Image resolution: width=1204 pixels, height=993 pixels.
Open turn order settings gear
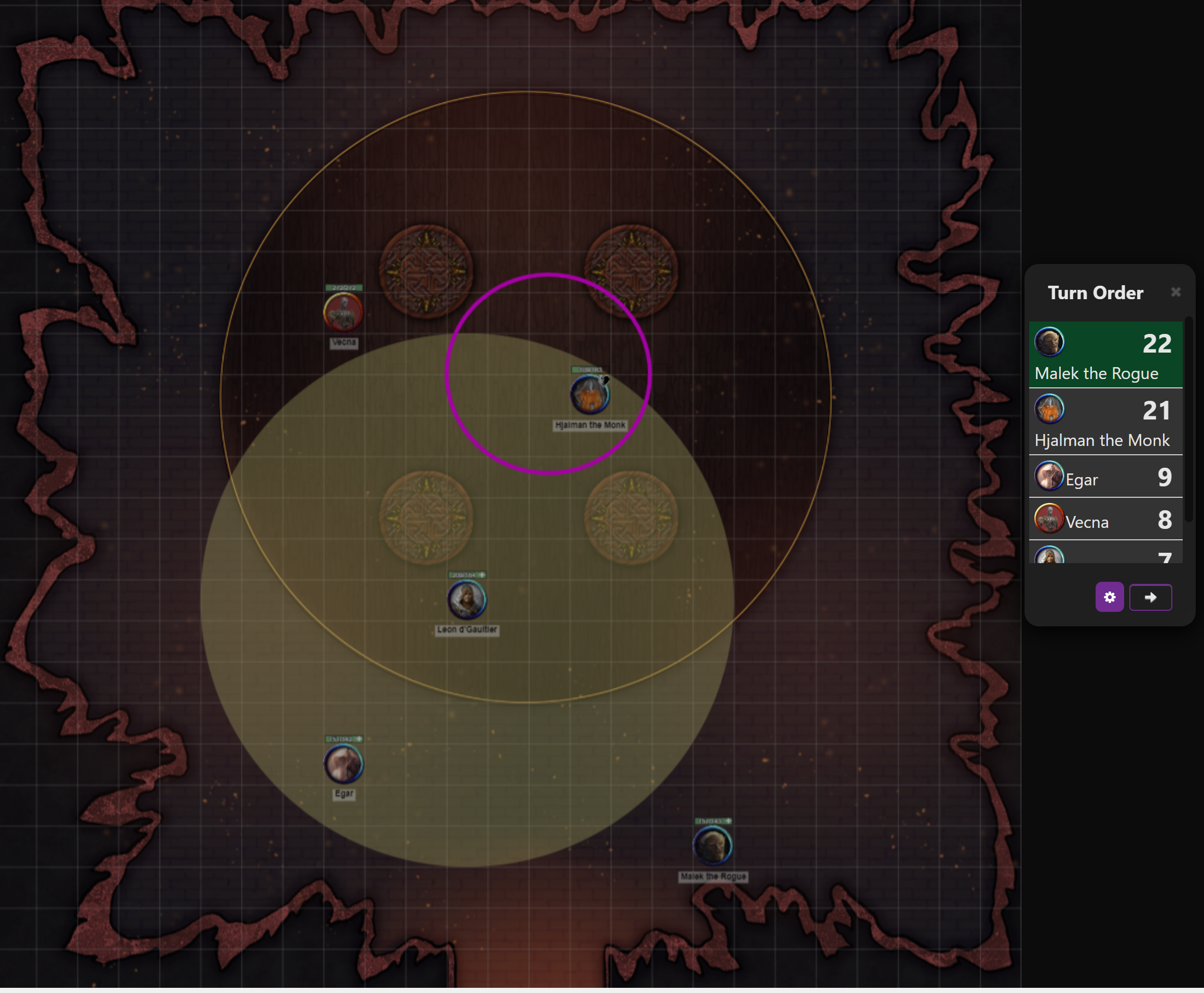tap(1109, 597)
